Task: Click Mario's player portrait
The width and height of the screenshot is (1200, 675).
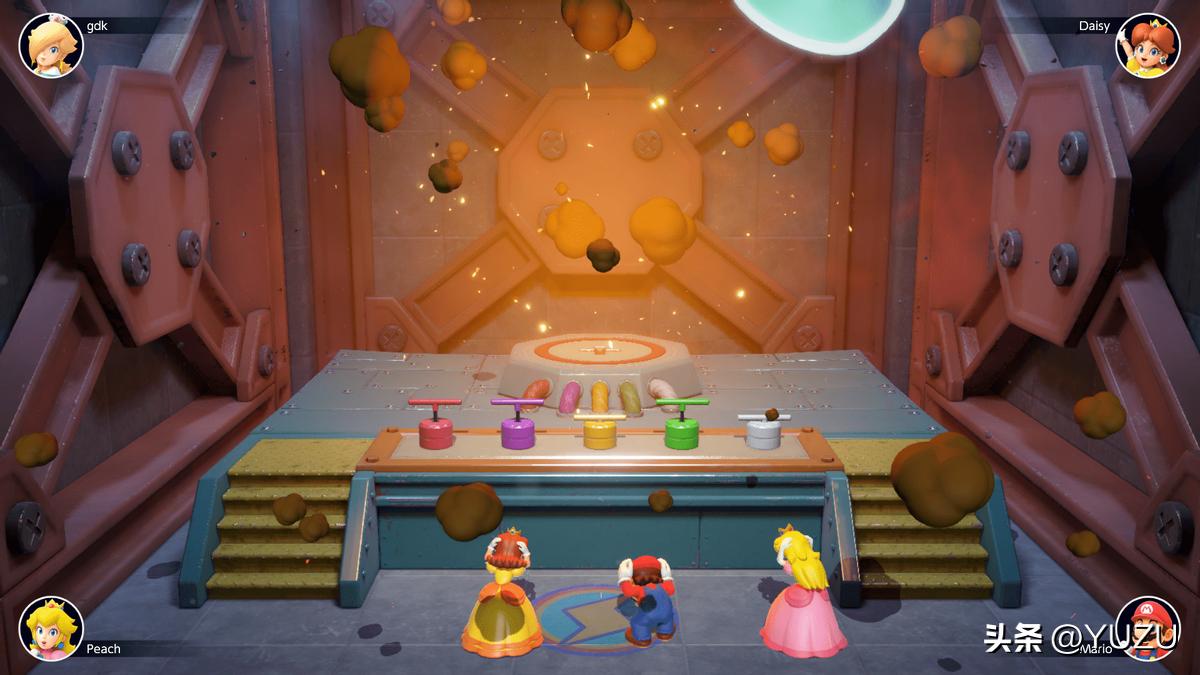Action: 1147,628
